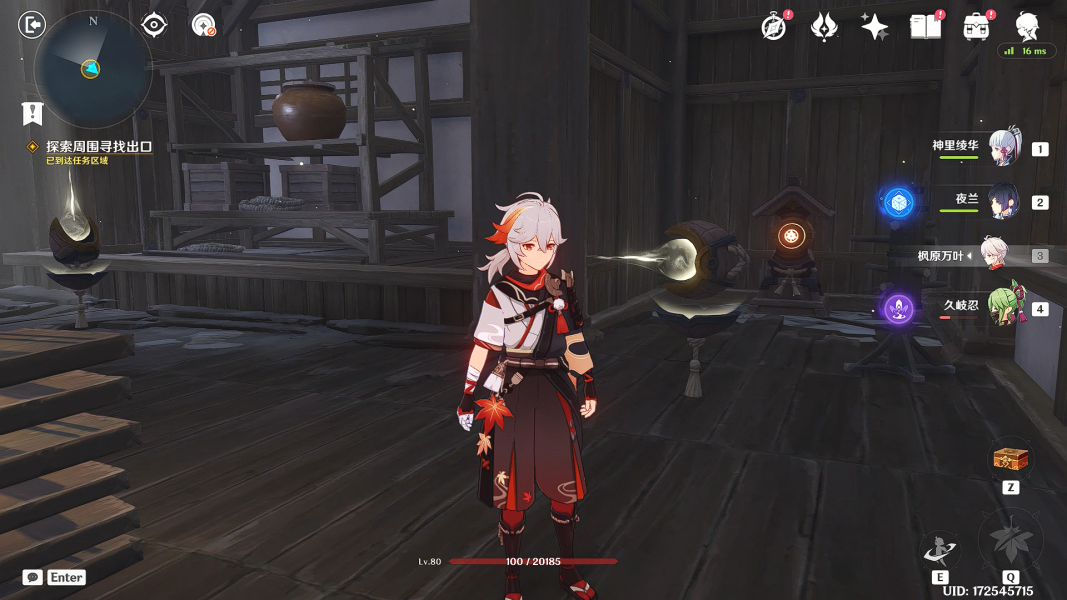Click the disabled co-op mode icon
Viewport: 1067px width, 600px height.
pyautogui.click(x=204, y=26)
